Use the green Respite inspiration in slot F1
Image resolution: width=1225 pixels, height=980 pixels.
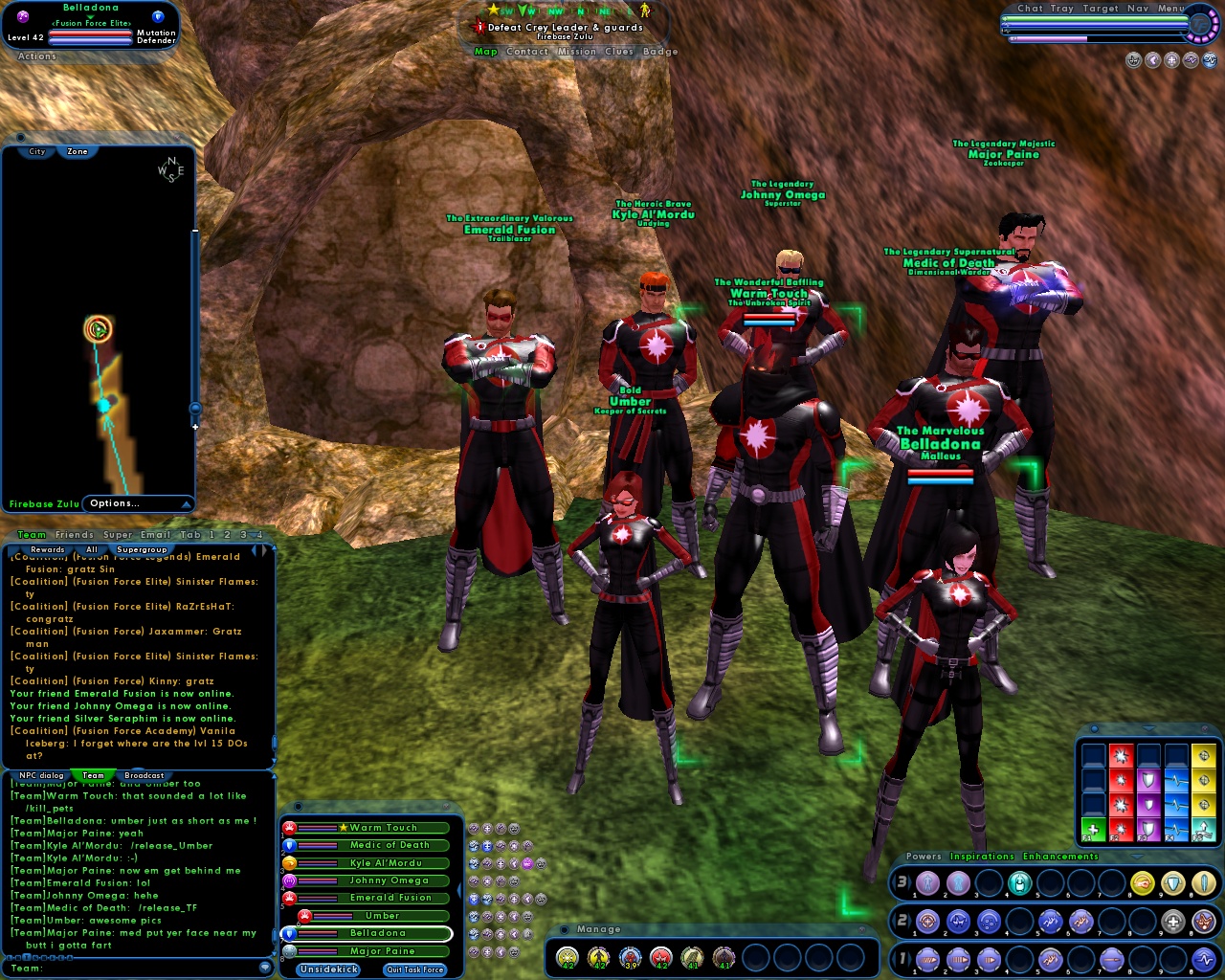click(1093, 830)
